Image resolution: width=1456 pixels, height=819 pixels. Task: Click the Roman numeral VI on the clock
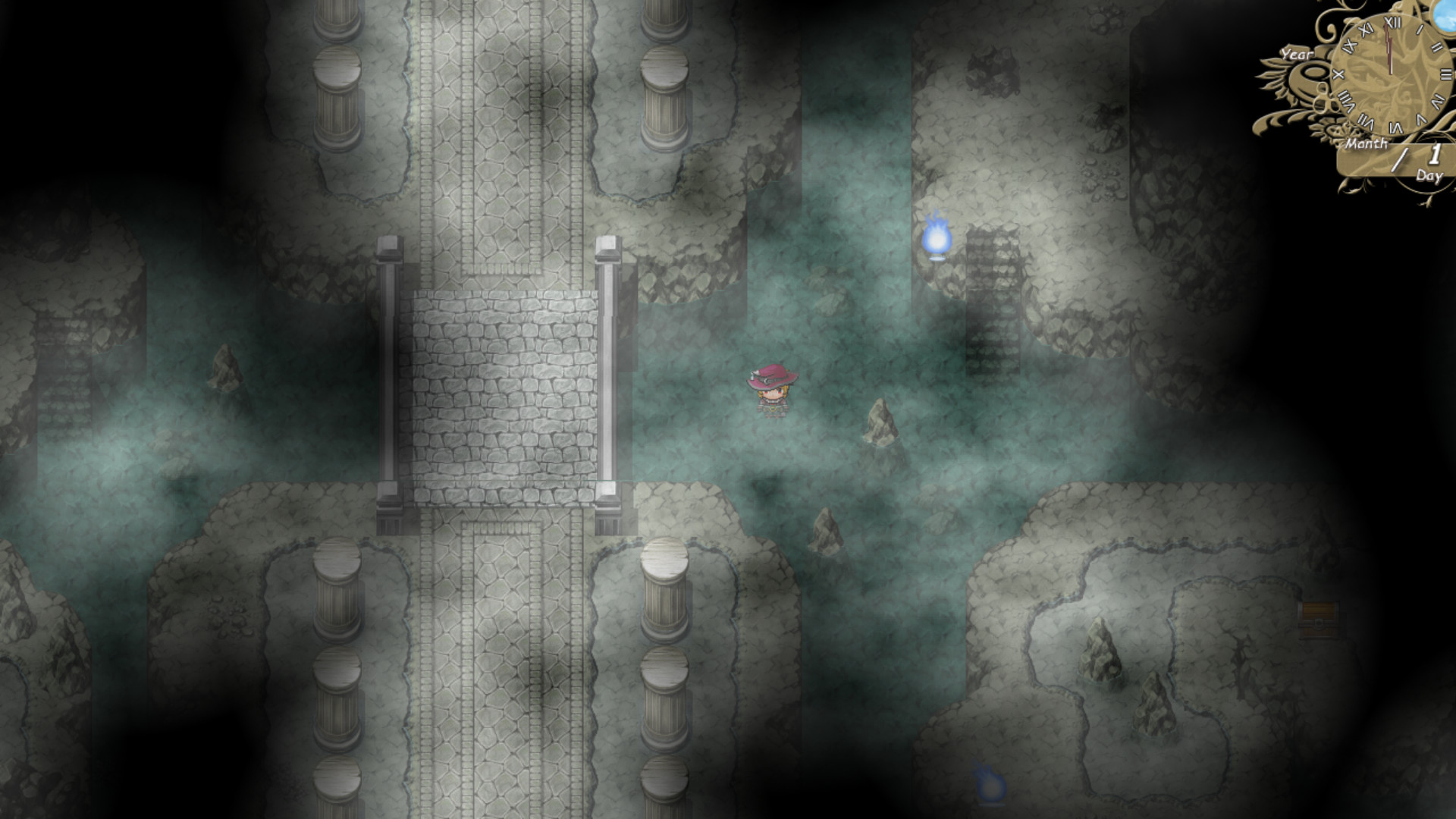[1397, 126]
